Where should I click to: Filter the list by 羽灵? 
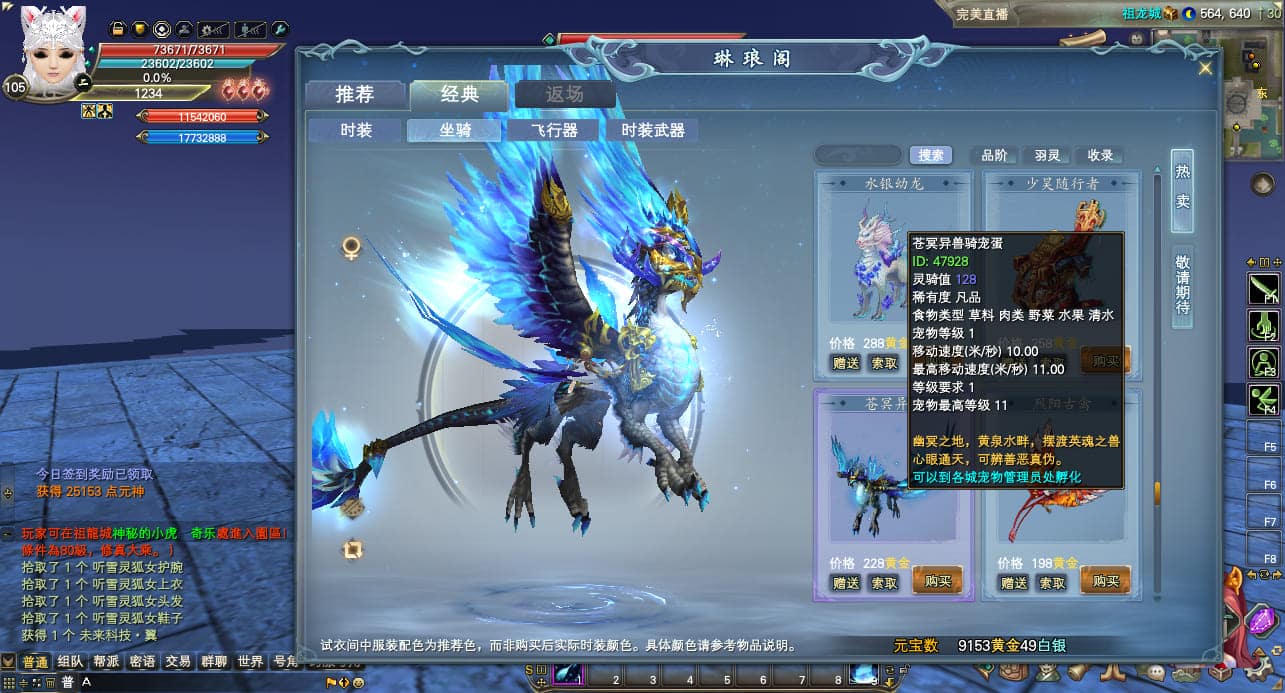(x=1047, y=155)
